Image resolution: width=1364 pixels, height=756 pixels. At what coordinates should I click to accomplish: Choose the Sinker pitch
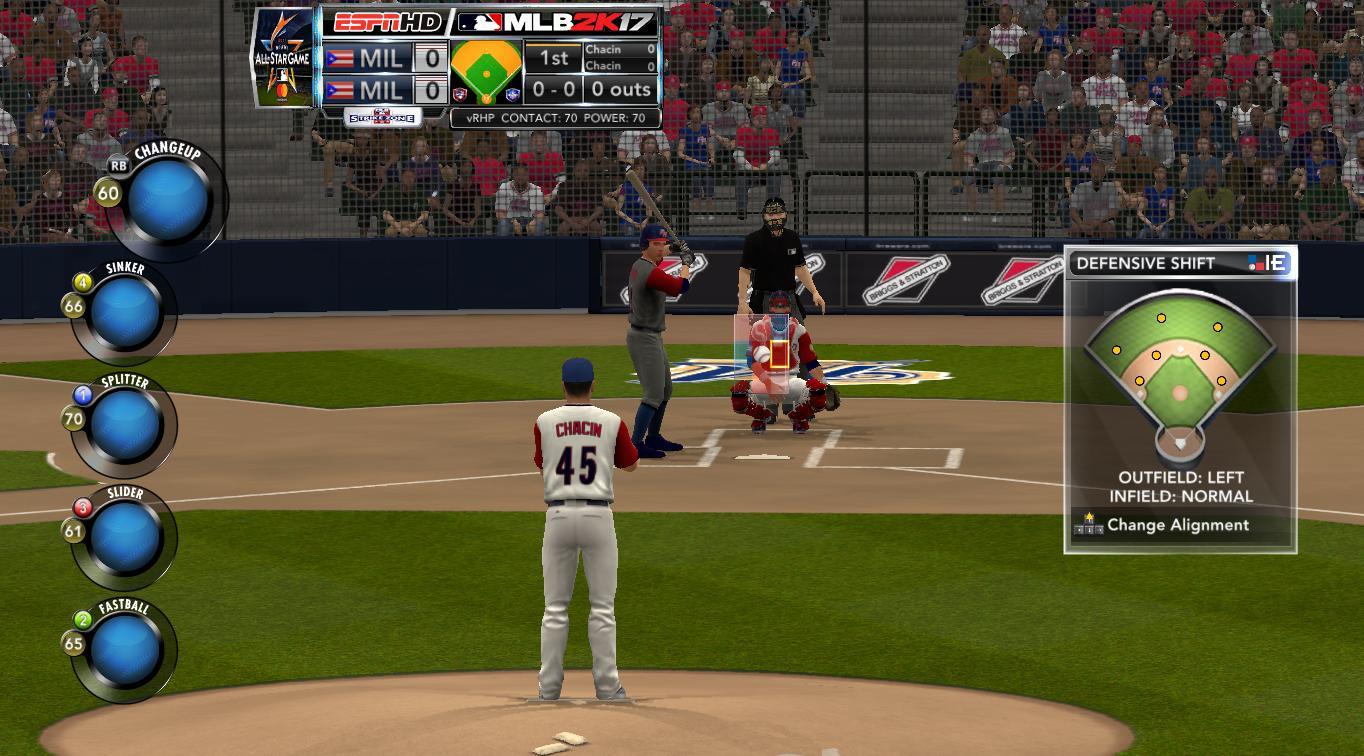tap(126, 313)
